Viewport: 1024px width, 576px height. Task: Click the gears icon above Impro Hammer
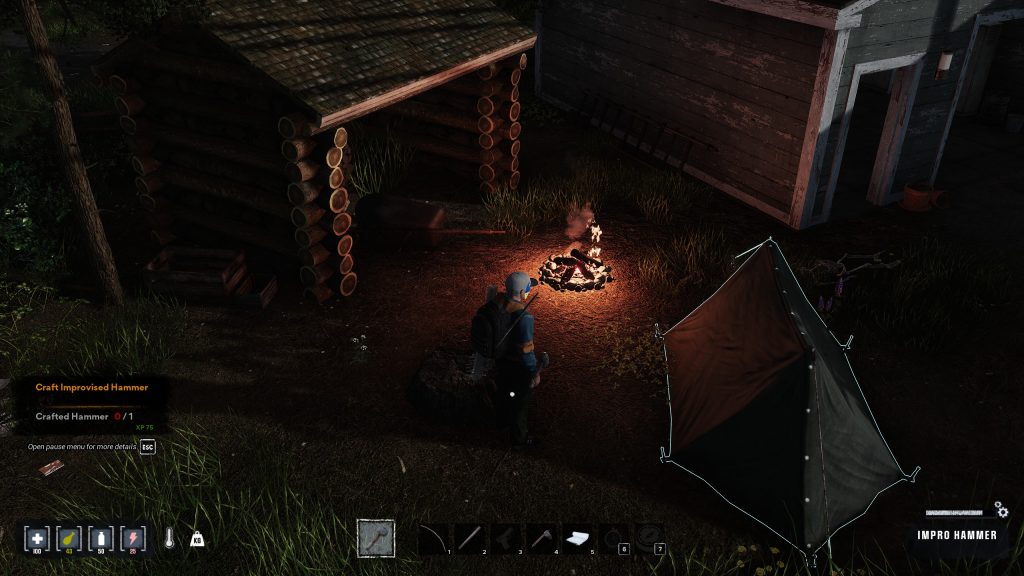coord(1001,511)
